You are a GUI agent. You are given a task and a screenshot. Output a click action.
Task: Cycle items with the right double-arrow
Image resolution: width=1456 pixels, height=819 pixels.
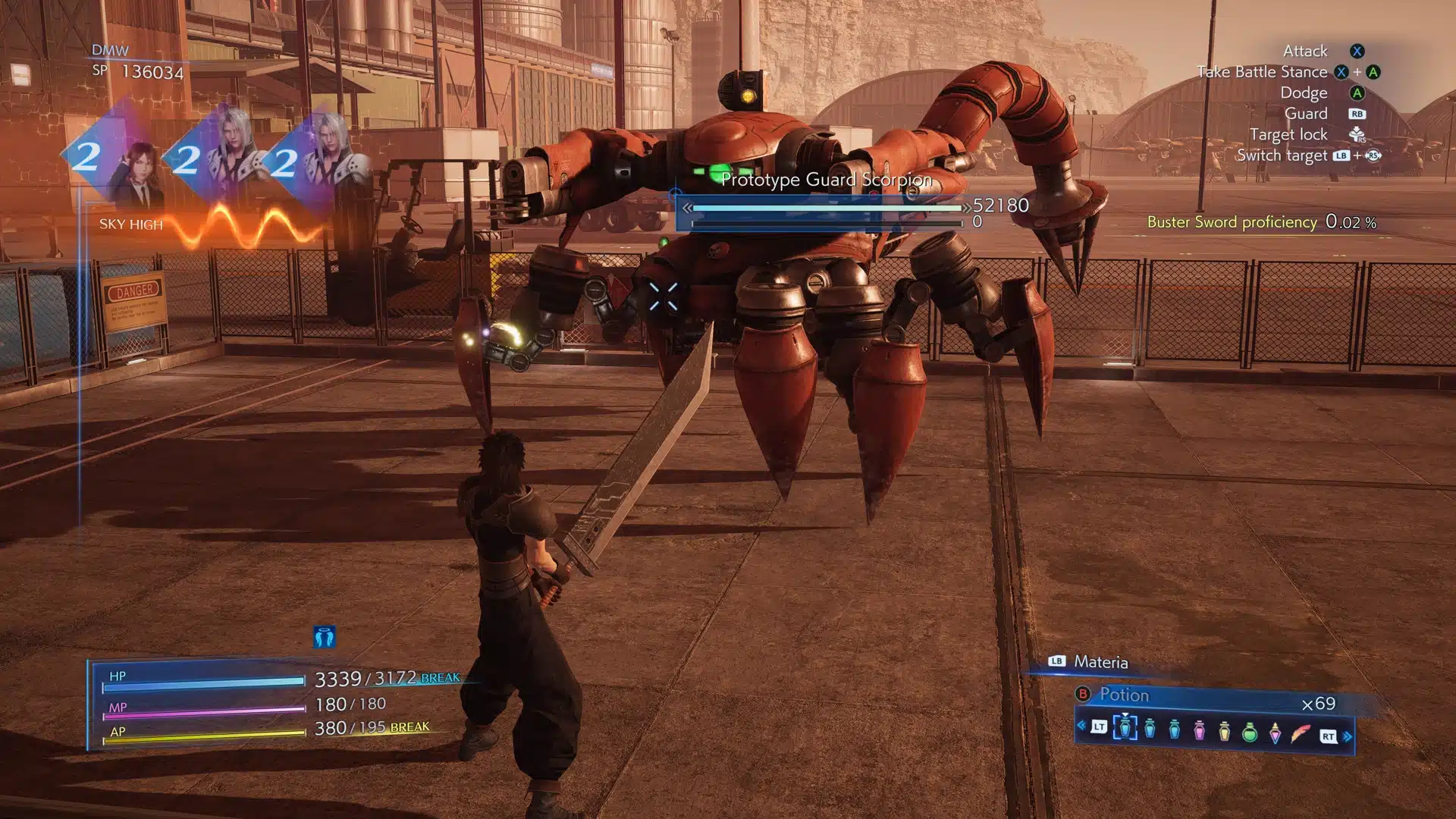1348,736
